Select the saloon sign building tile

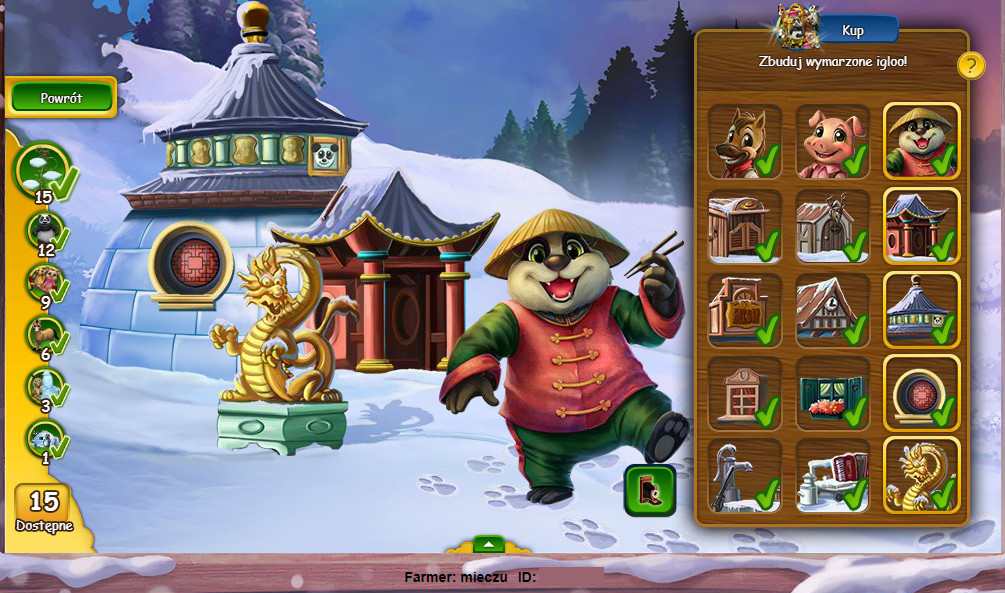point(744,309)
